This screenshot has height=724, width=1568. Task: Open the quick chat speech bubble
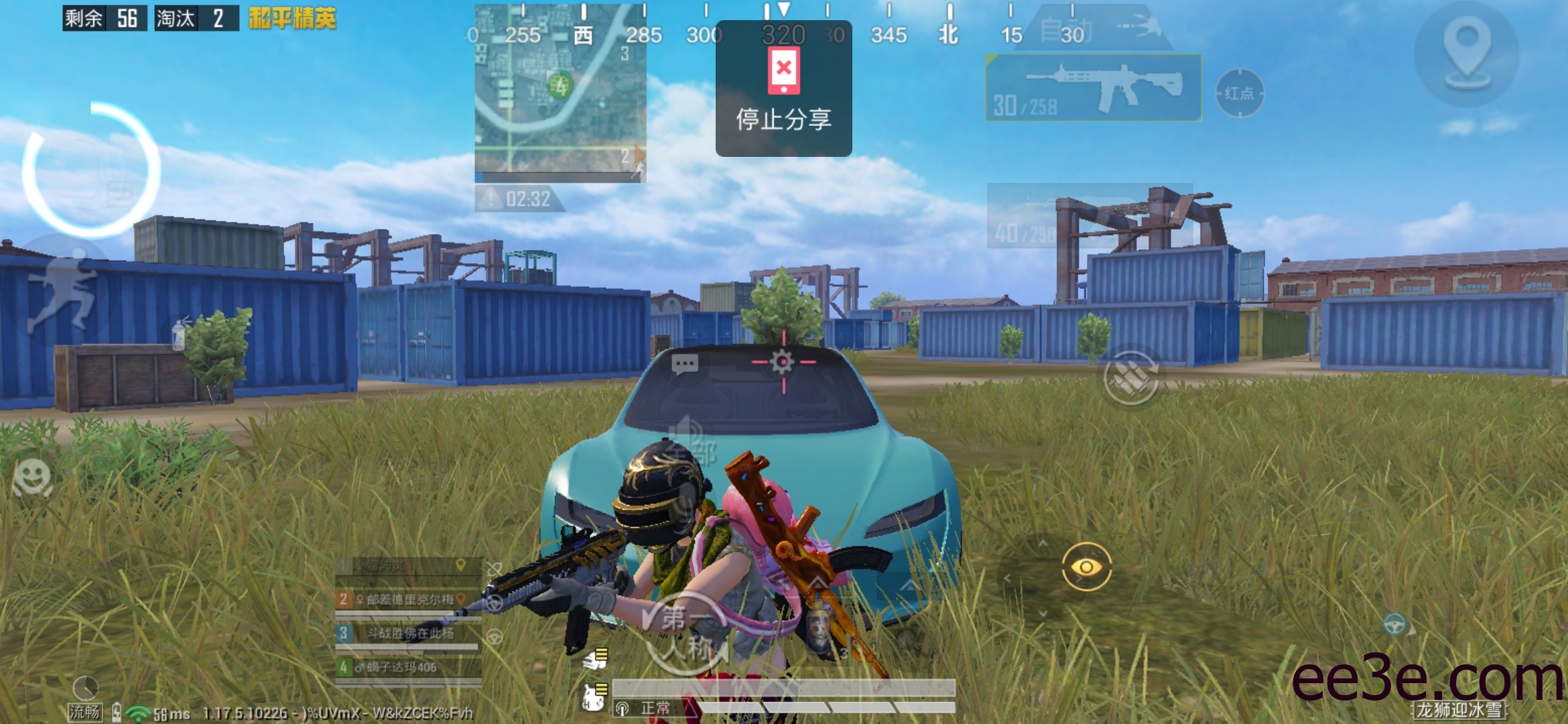pyautogui.click(x=684, y=365)
